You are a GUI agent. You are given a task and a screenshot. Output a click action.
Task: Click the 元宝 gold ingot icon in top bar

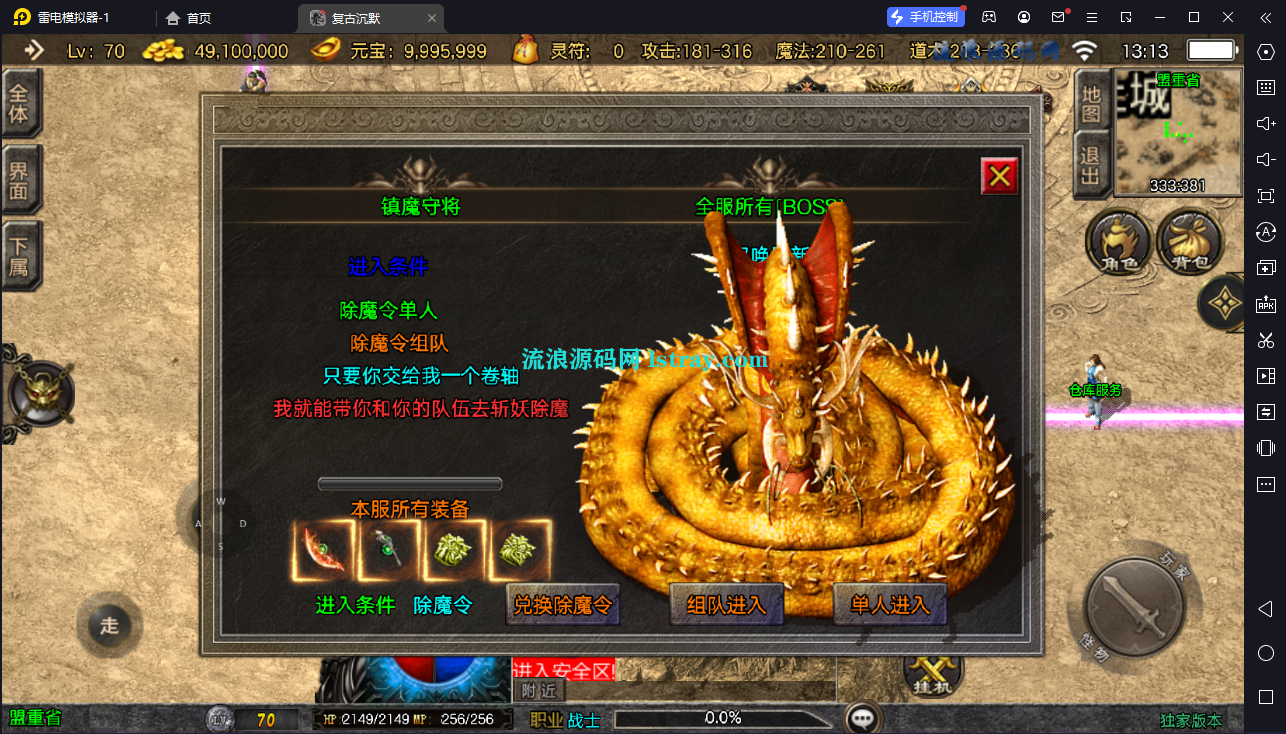point(325,48)
